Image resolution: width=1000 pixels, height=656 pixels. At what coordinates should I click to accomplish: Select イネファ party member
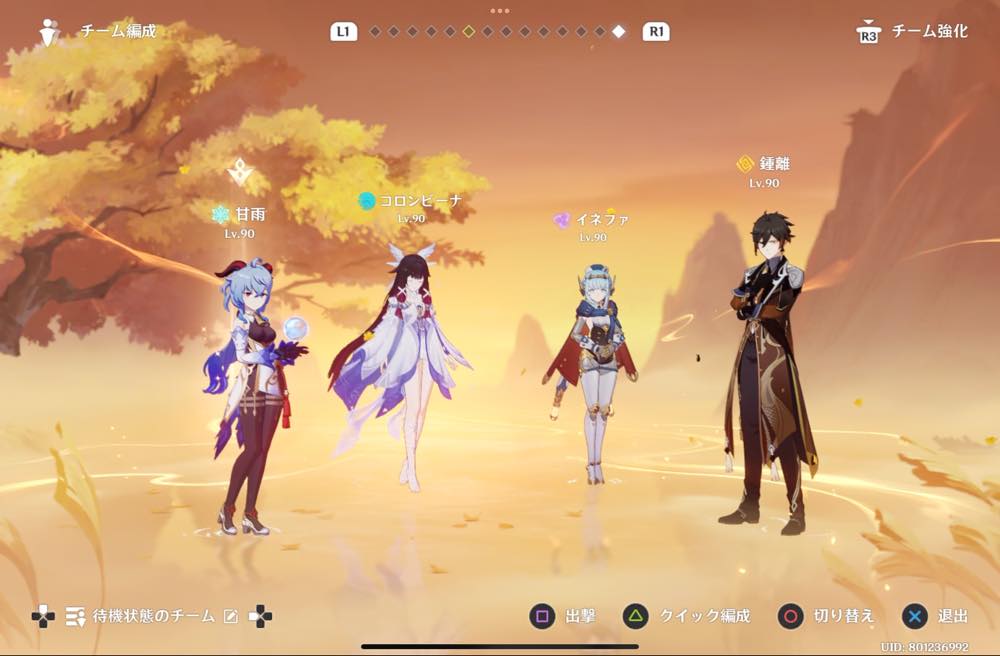[x=592, y=370]
